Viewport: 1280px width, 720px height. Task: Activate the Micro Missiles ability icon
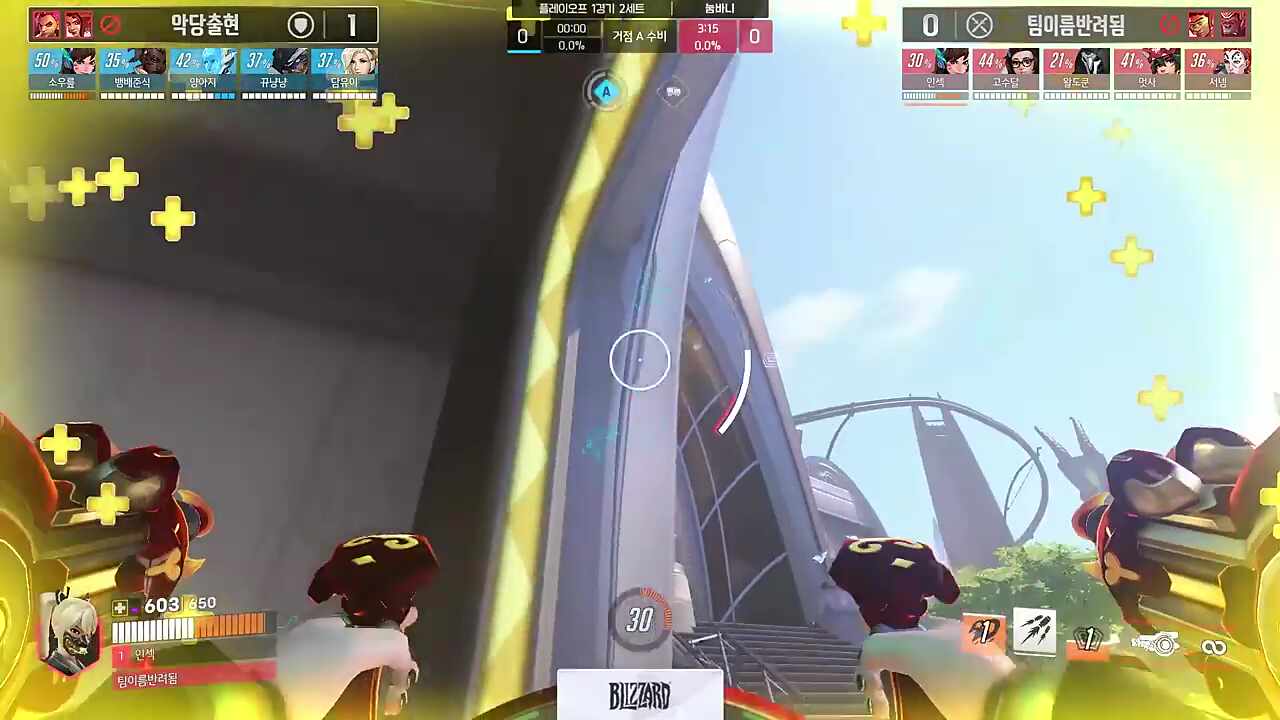1034,632
